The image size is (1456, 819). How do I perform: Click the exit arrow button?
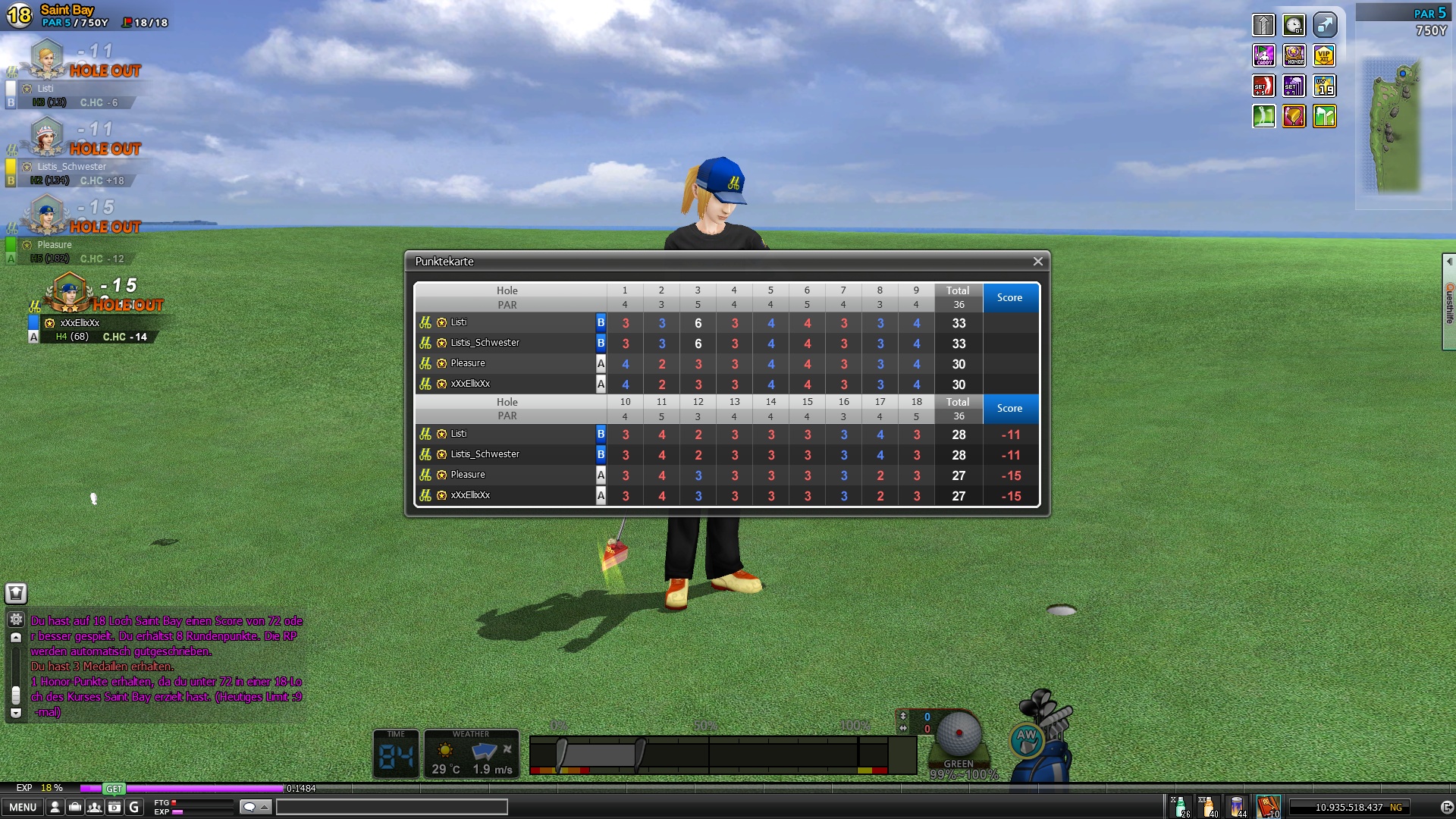[x=1447, y=807]
